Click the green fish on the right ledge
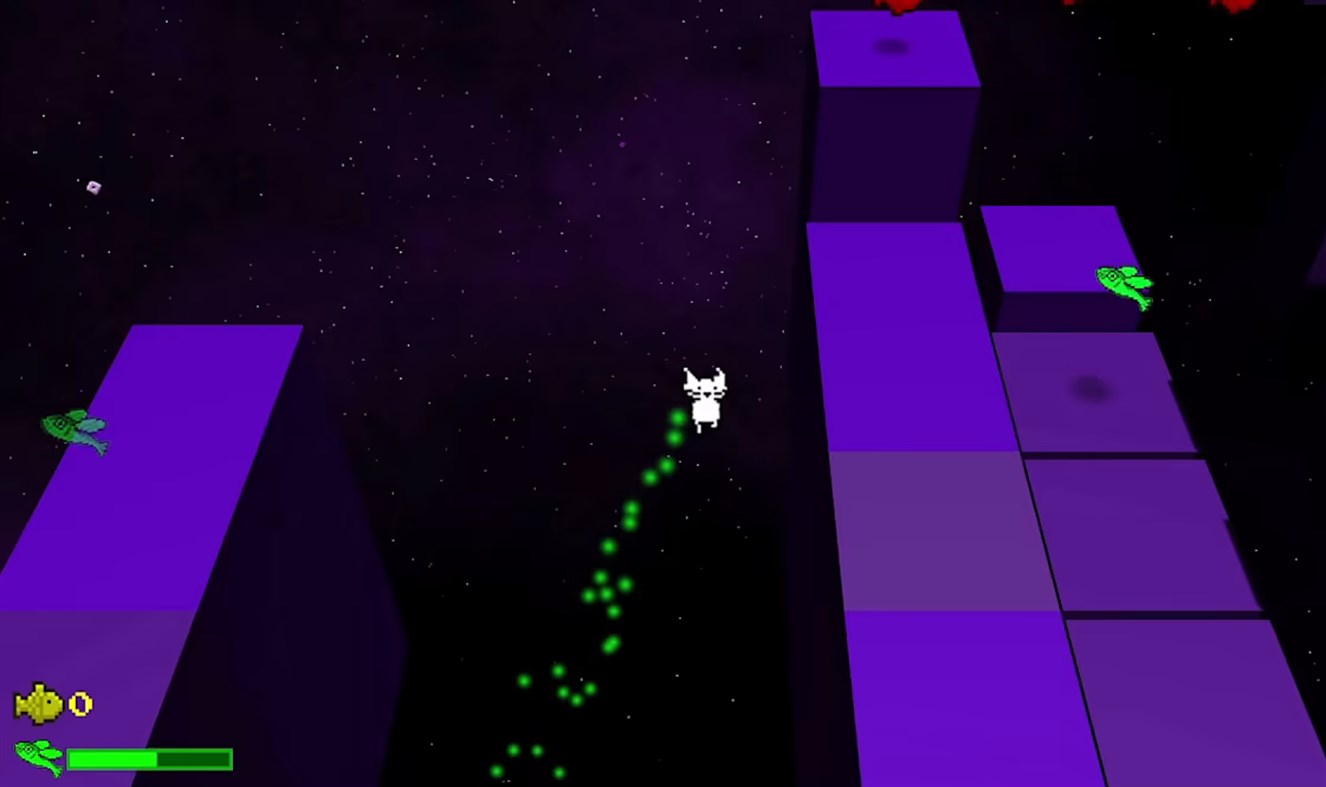The image size is (1326, 787). [x=1125, y=283]
